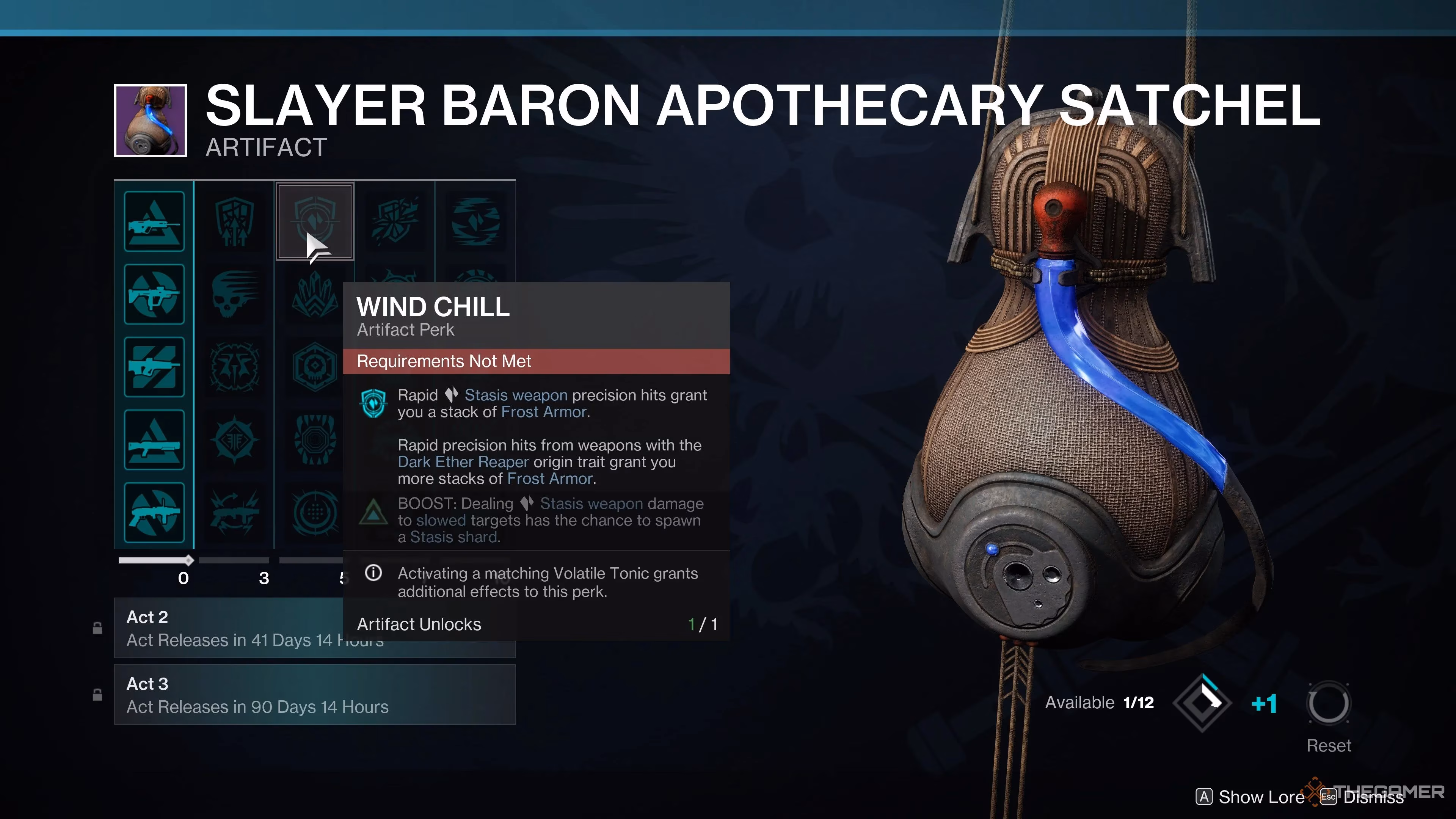The width and height of the screenshot is (1456, 819).
Task: Select the shield perk icon in second column
Action: tap(235, 221)
